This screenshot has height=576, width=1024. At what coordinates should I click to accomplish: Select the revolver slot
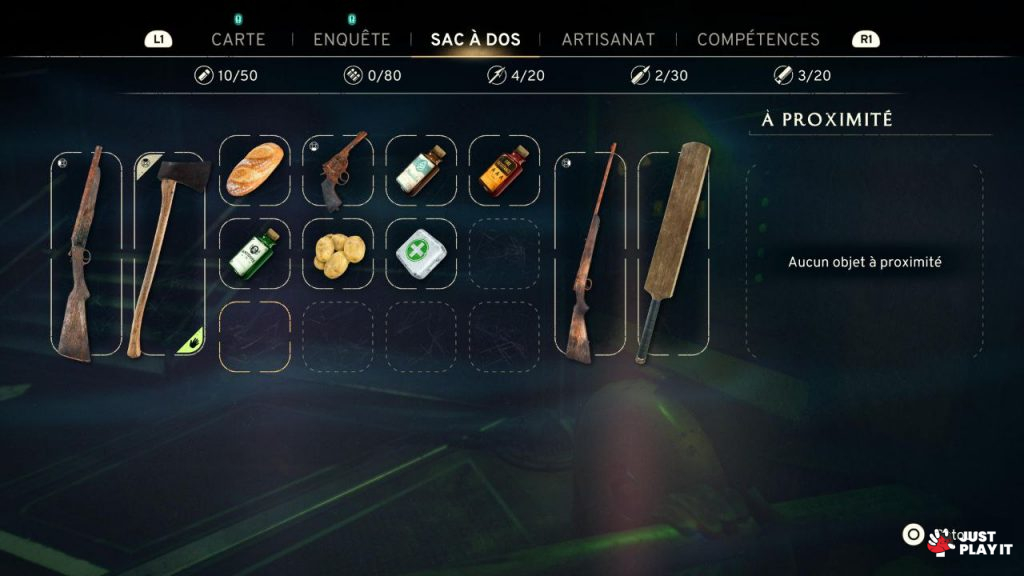pyautogui.click(x=338, y=170)
